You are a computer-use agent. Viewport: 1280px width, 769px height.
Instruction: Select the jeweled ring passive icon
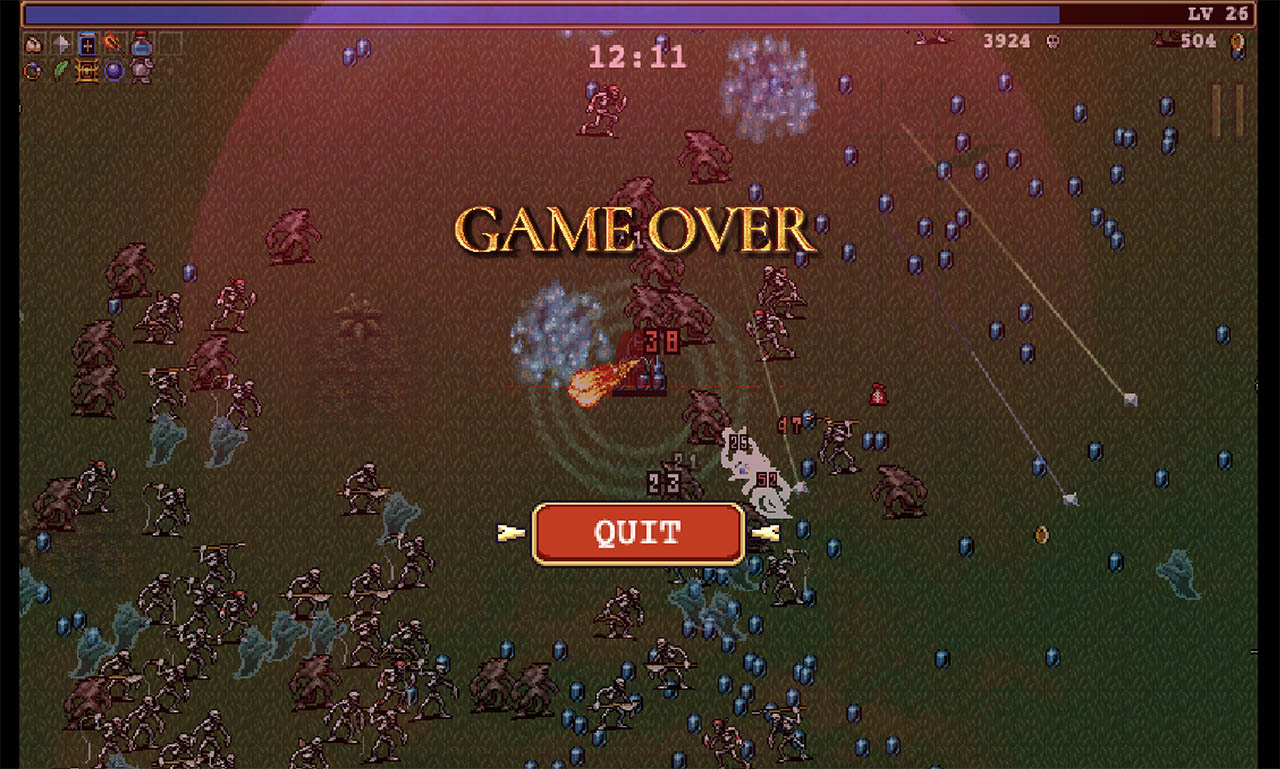click(x=35, y=72)
